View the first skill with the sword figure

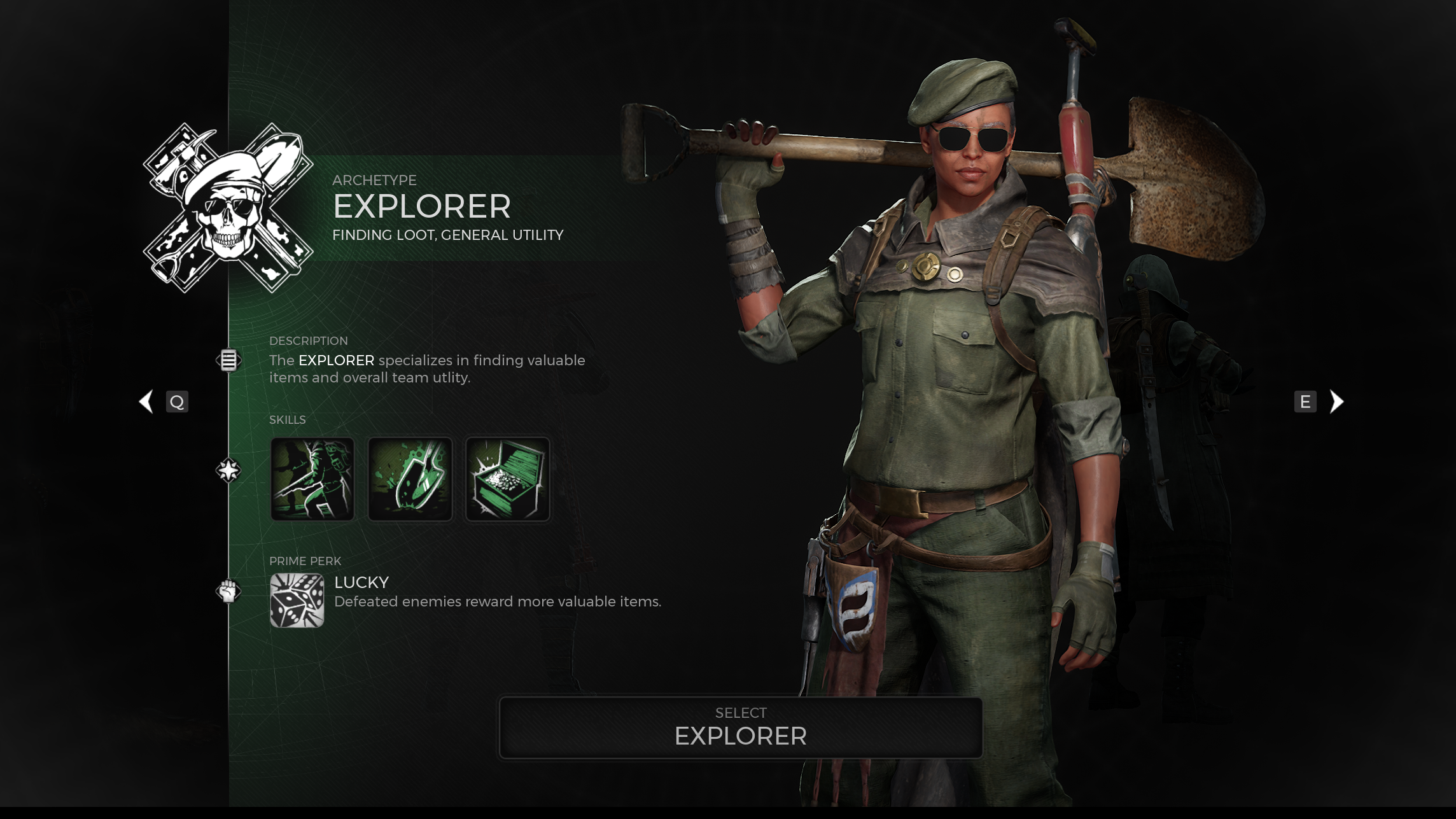tap(312, 479)
